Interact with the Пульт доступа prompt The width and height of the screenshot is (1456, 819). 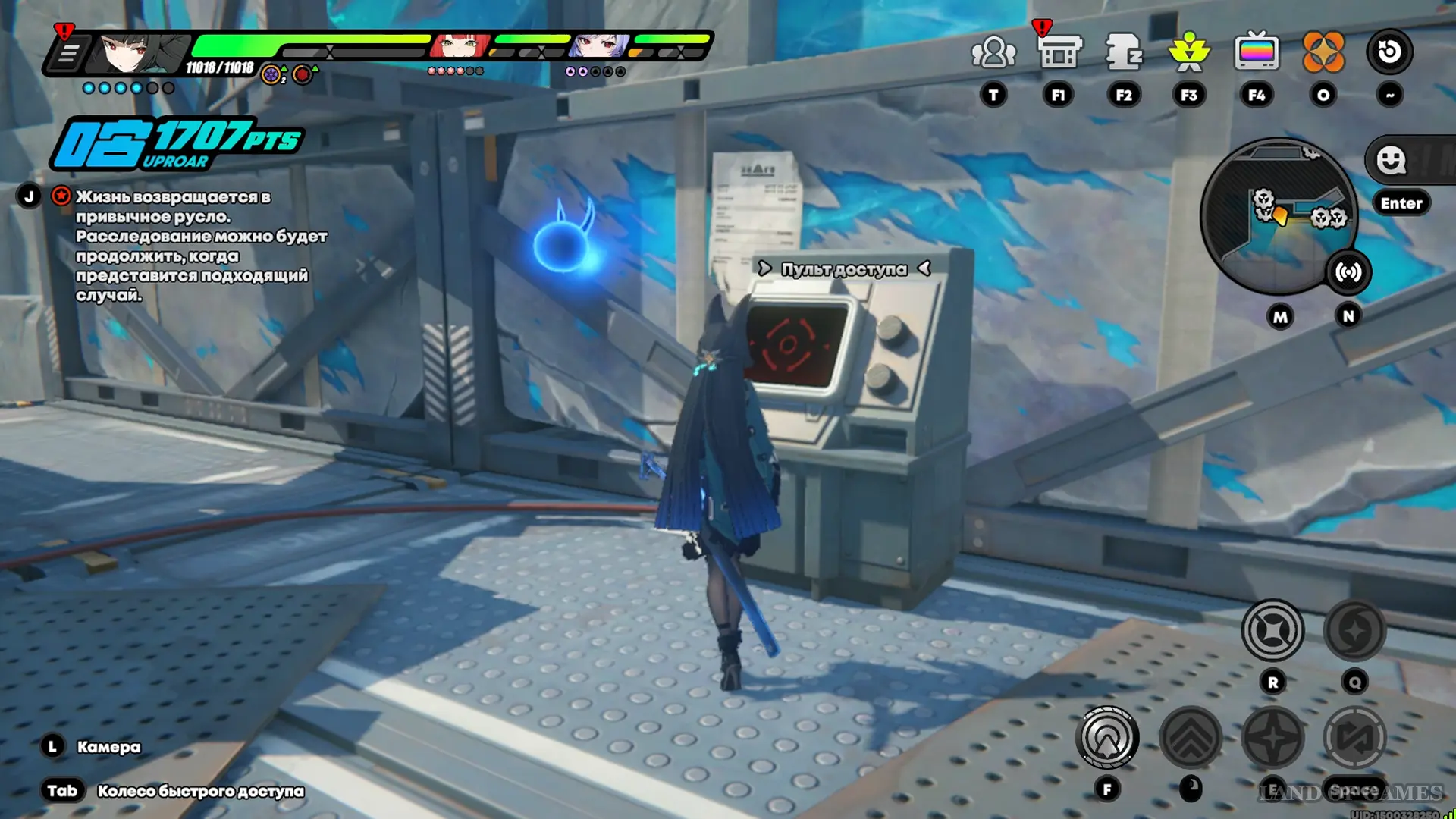[843, 269]
